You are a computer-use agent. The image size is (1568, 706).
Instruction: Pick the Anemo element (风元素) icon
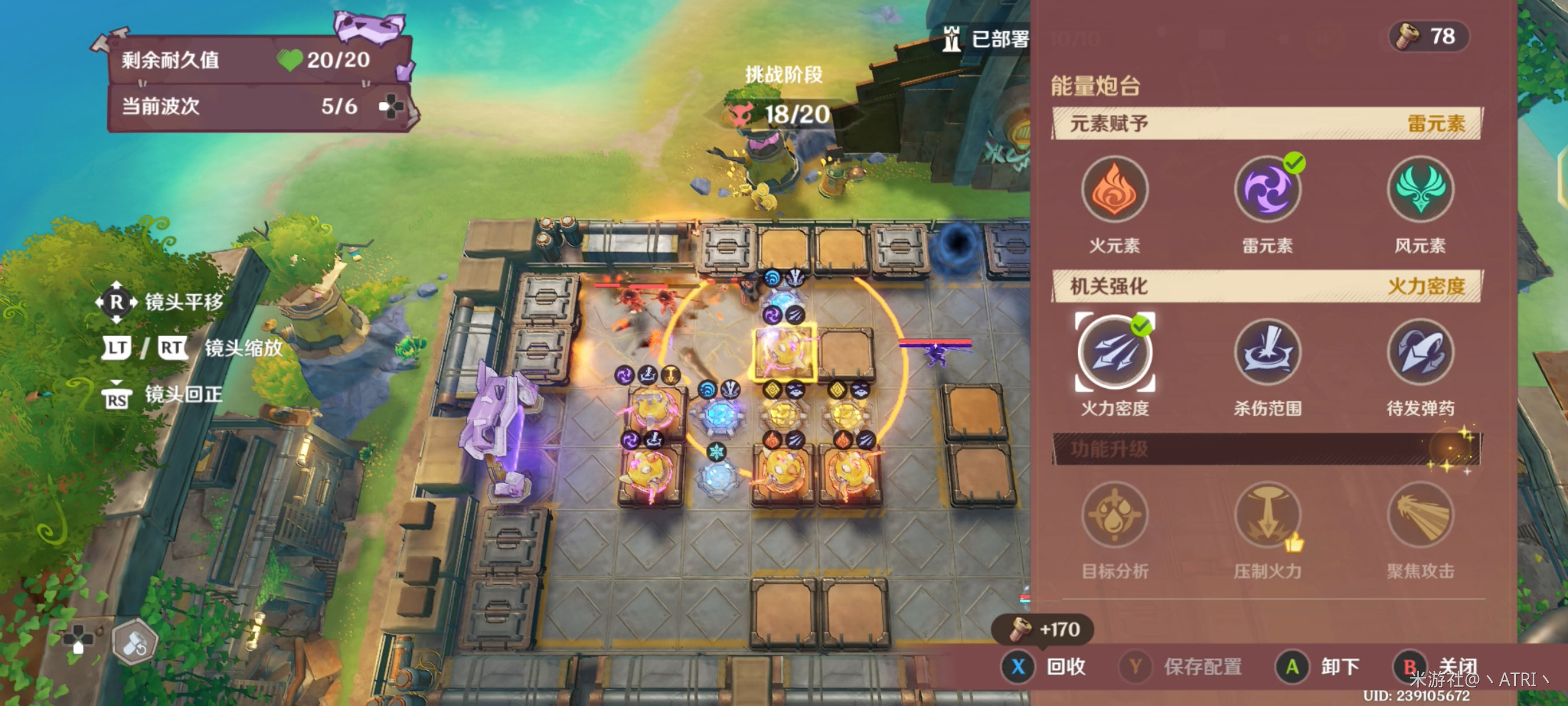point(1420,189)
